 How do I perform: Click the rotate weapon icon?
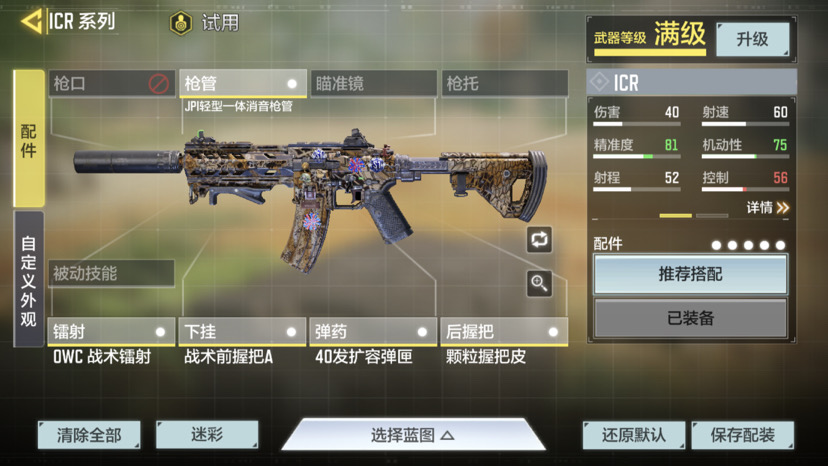[x=539, y=239]
